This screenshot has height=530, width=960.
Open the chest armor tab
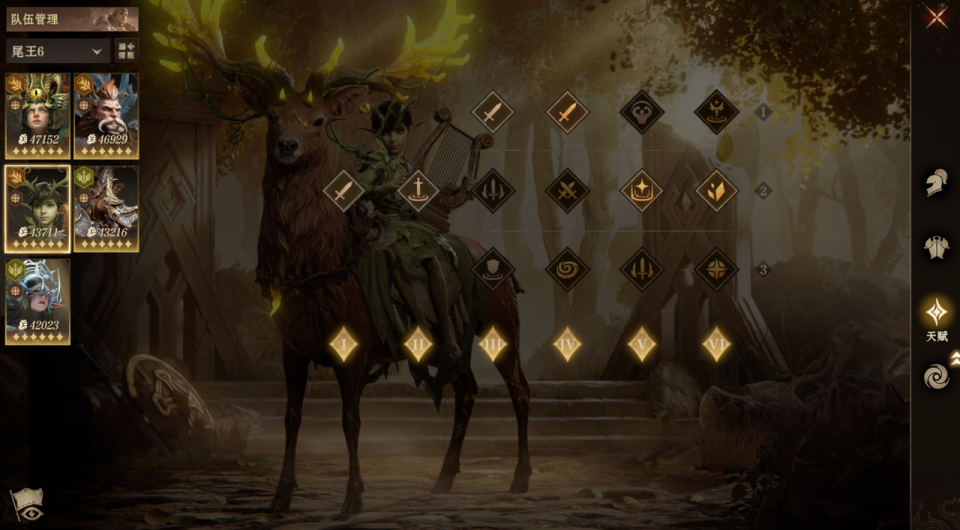(937, 247)
